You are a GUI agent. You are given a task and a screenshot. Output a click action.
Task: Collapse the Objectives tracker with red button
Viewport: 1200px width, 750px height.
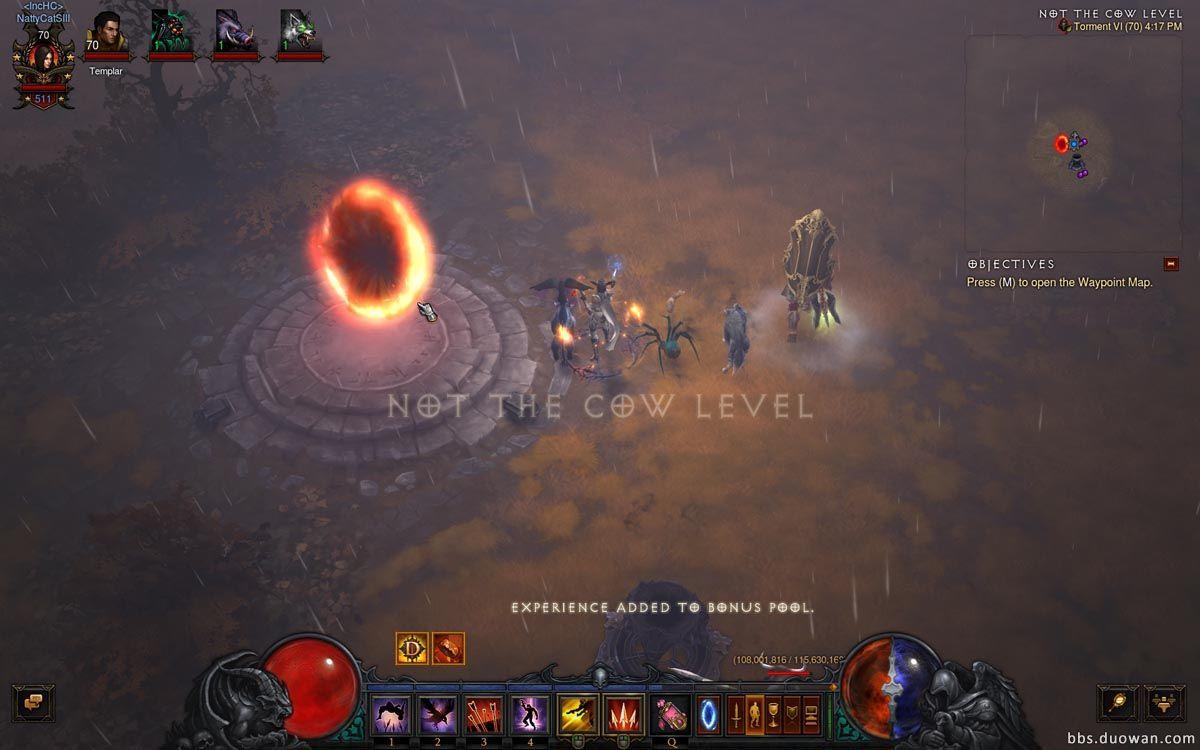point(1172,264)
